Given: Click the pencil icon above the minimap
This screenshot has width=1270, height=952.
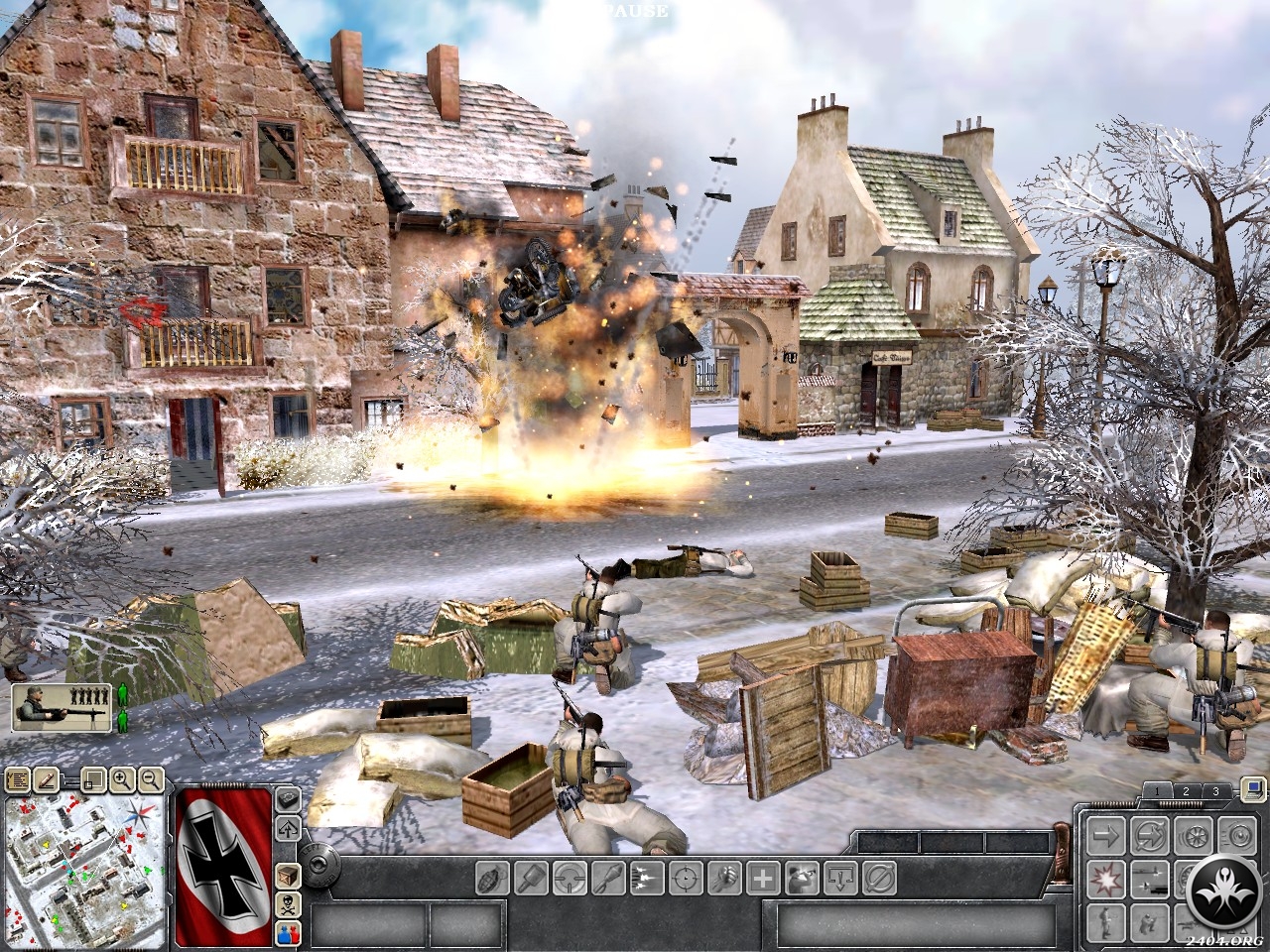Looking at the screenshot, I should pyautogui.click(x=44, y=779).
